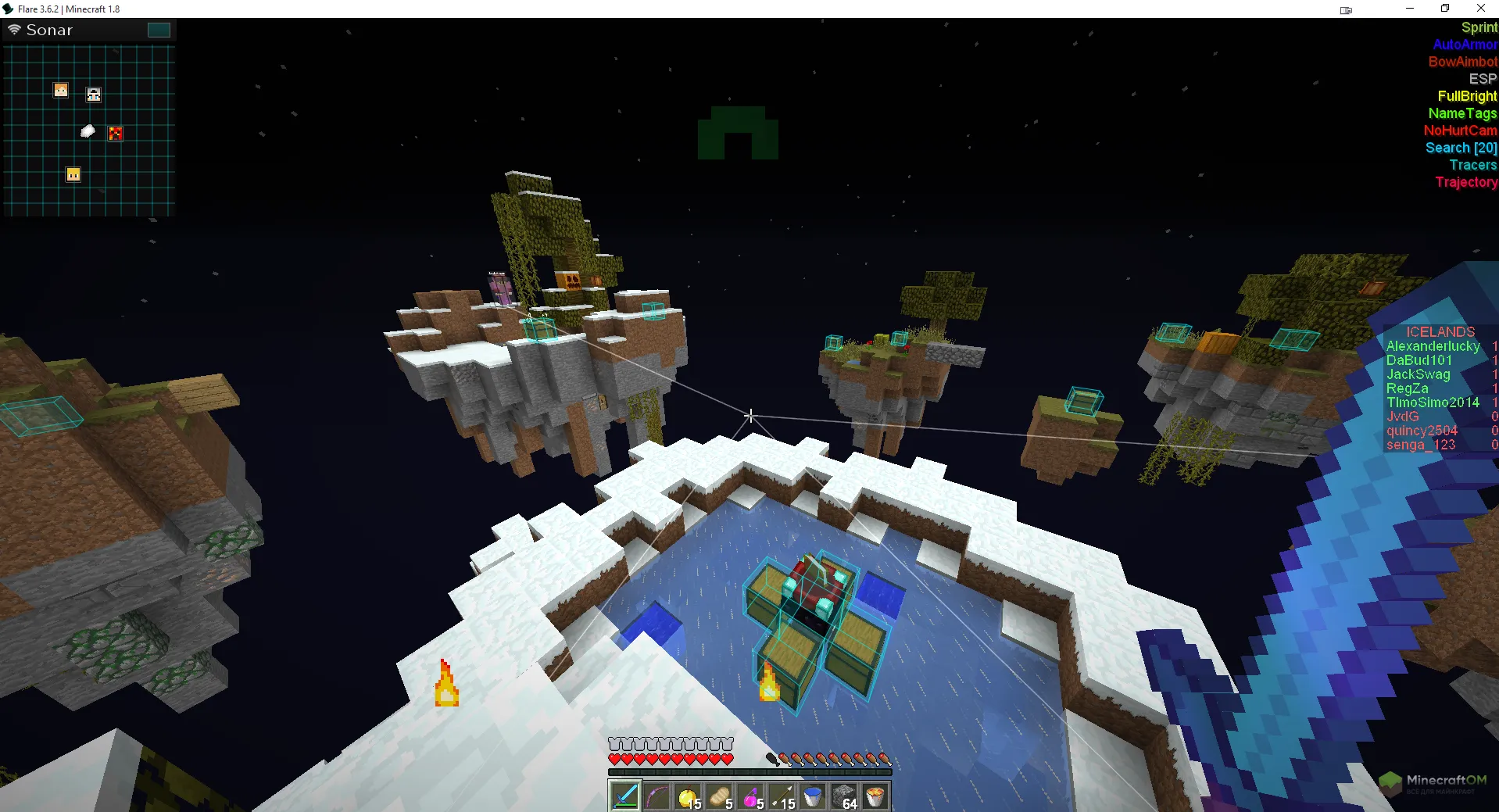Screen dimensions: 1499x812
Task: Close the Flare Minecraft window
Action: (x=1480, y=9)
